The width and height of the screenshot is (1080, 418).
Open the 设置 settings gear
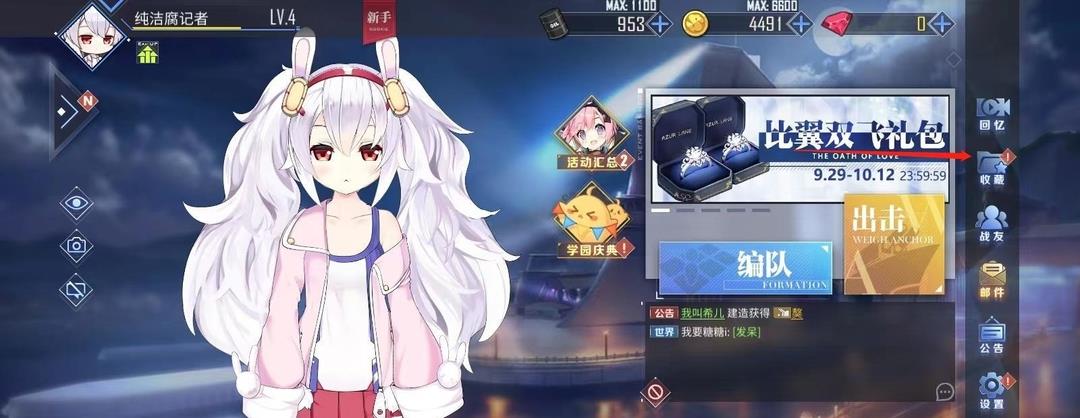[x=991, y=390]
